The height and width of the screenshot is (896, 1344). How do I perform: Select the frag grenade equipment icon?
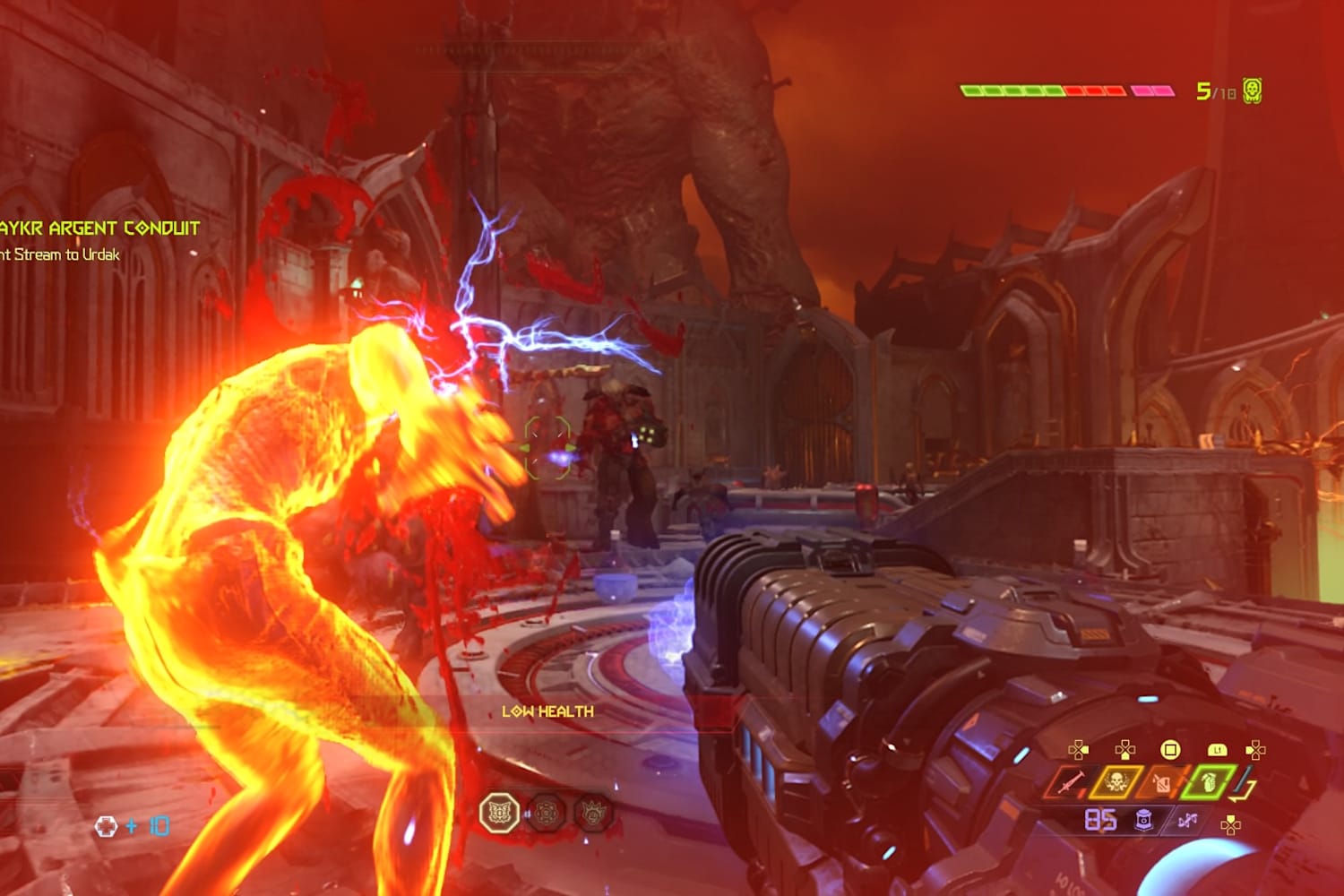(x=1210, y=783)
